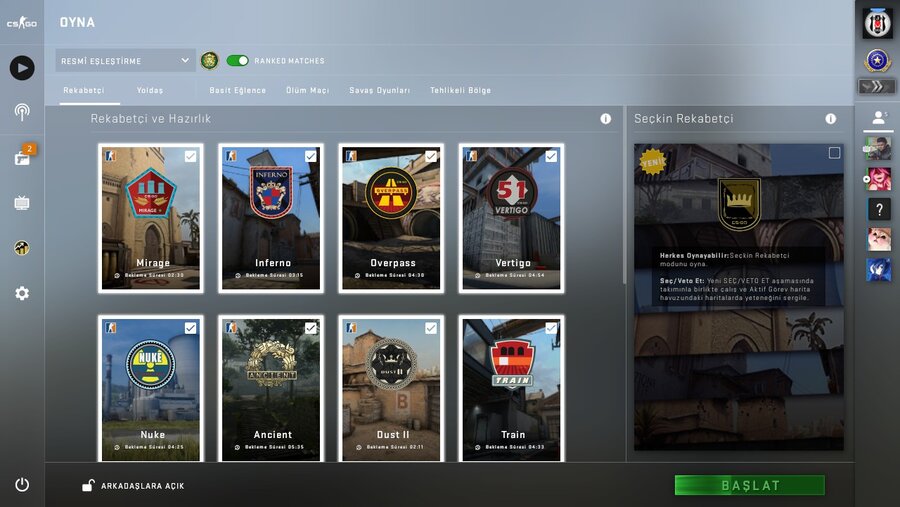Select the Vertigo map card
The width and height of the screenshot is (900, 507).
click(x=511, y=218)
